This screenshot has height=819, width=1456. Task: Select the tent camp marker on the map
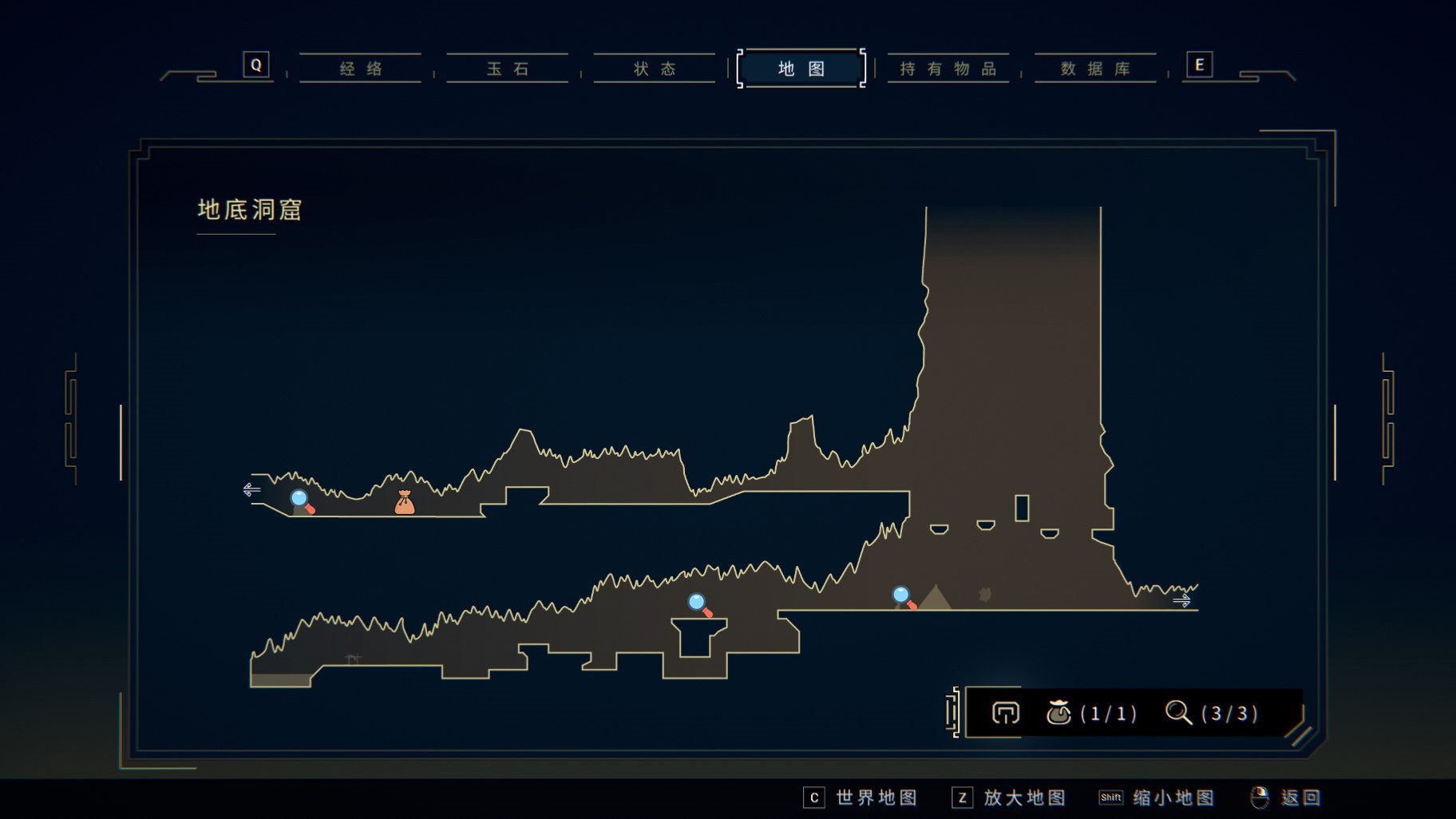(935, 598)
